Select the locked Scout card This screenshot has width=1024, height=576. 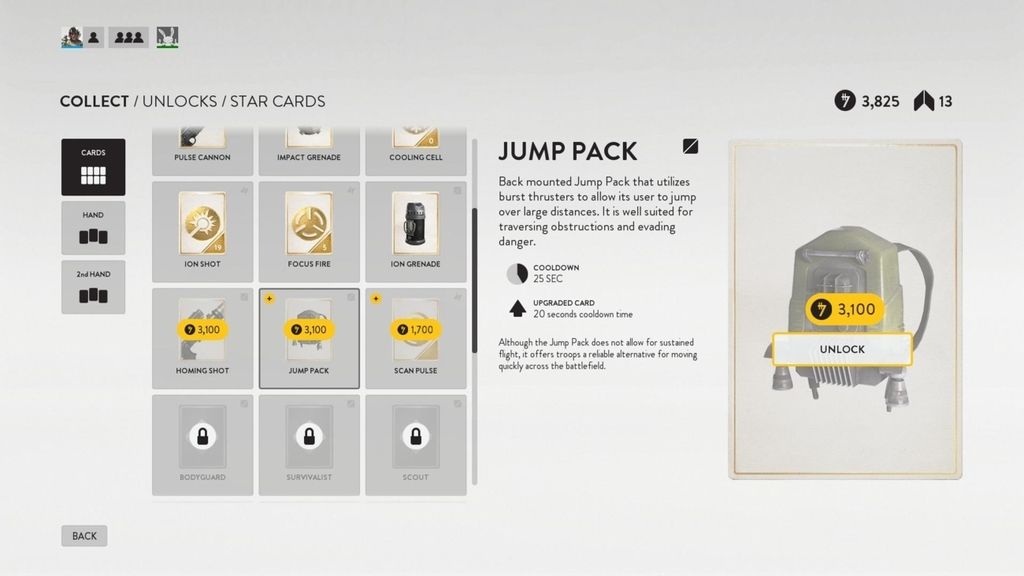[x=415, y=444]
